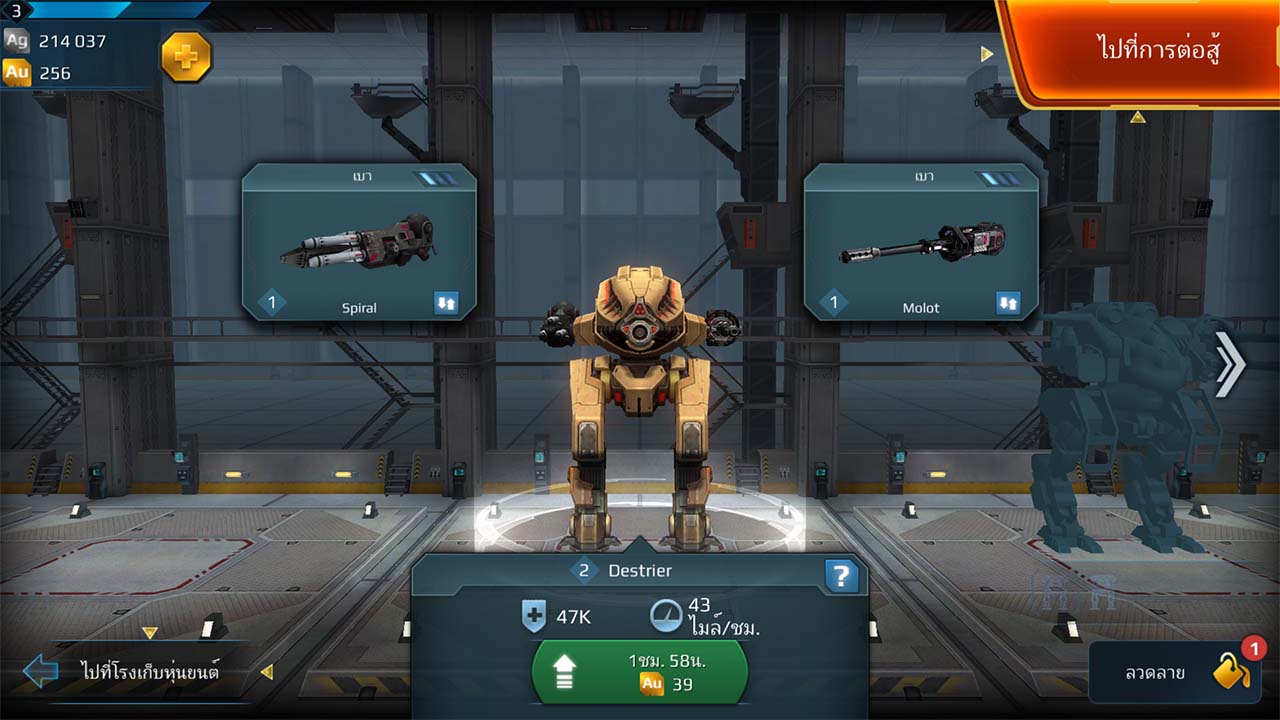The height and width of the screenshot is (720, 1280).
Task: Speed up upgrade for 39 gold
Action: pyautogui.click(x=639, y=673)
